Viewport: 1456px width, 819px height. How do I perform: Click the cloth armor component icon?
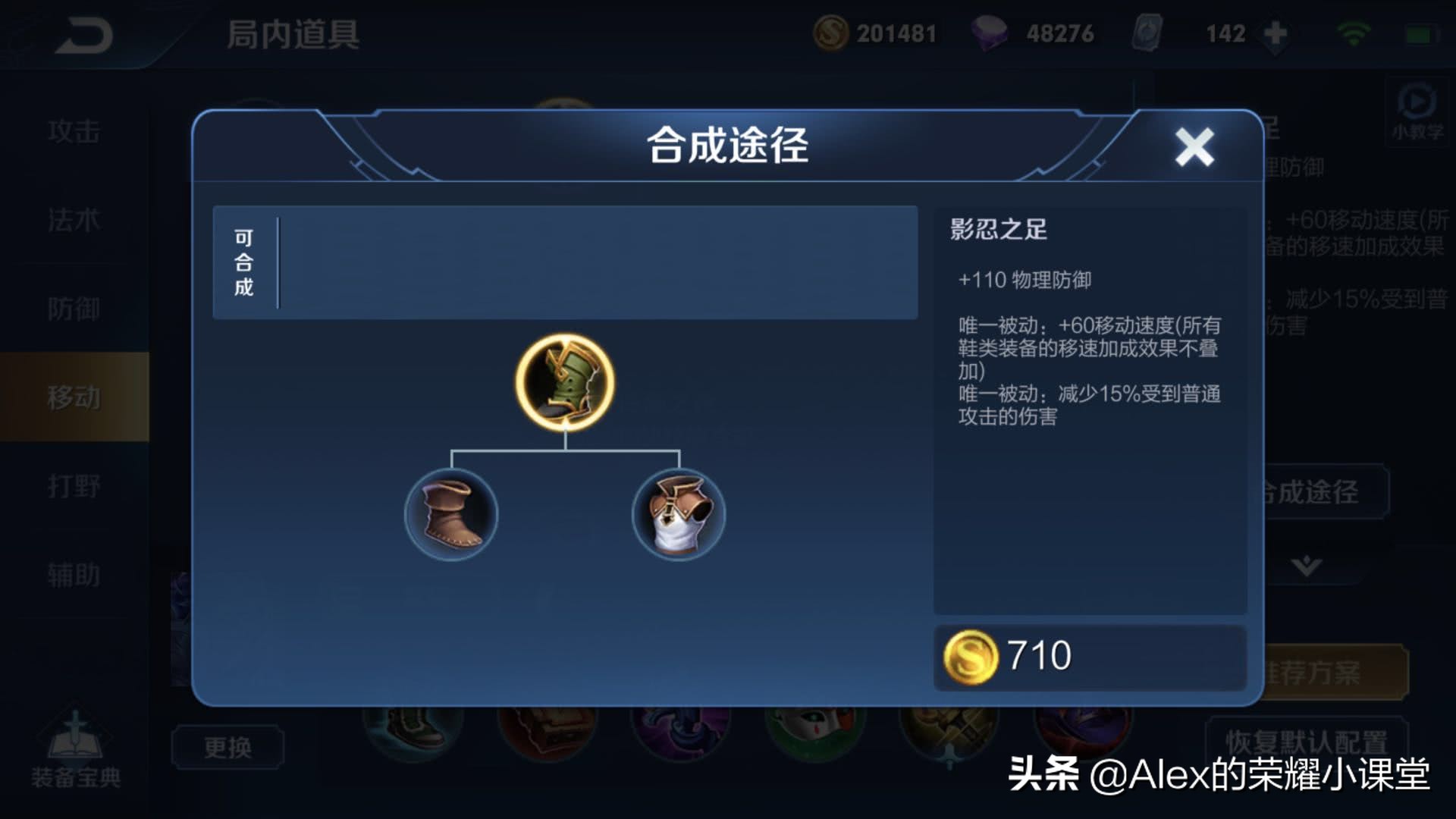click(677, 514)
